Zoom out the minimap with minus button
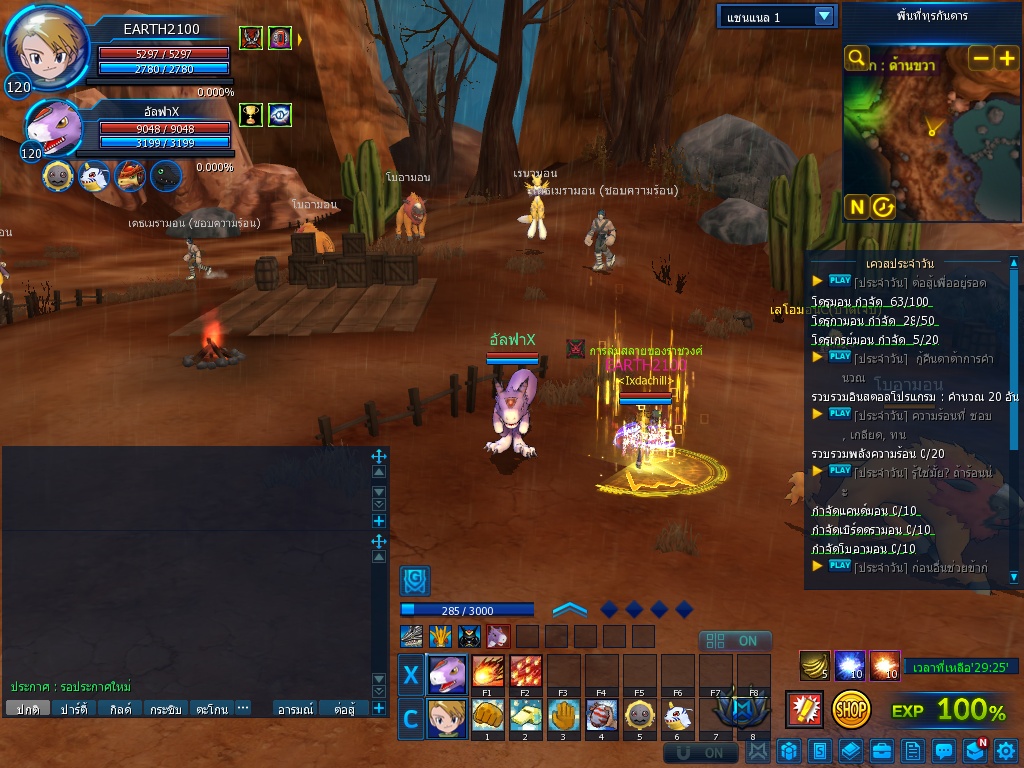This screenshot has width=1024, height=768. point(981,58)
